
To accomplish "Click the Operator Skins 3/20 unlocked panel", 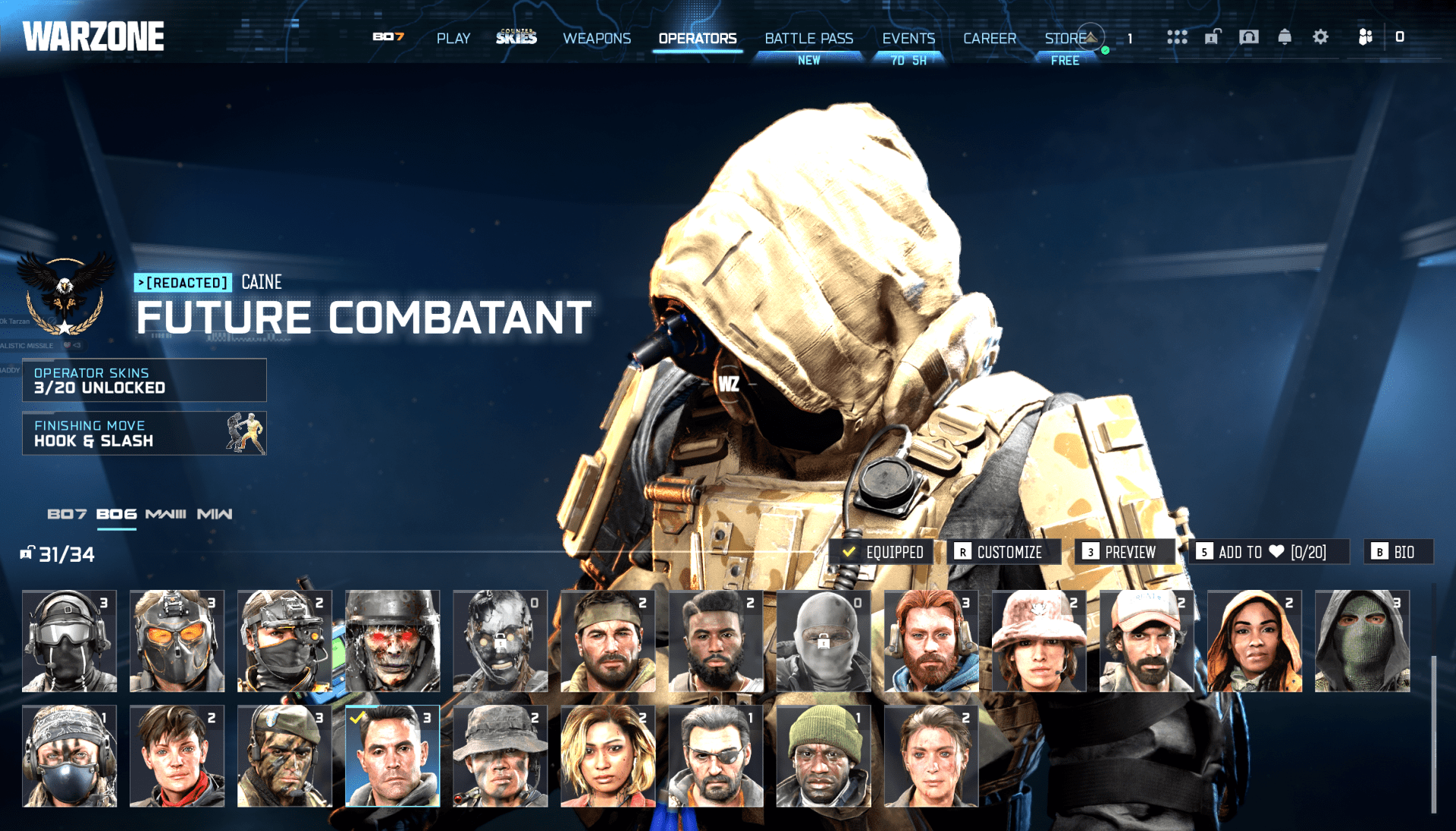I will 144,380.
